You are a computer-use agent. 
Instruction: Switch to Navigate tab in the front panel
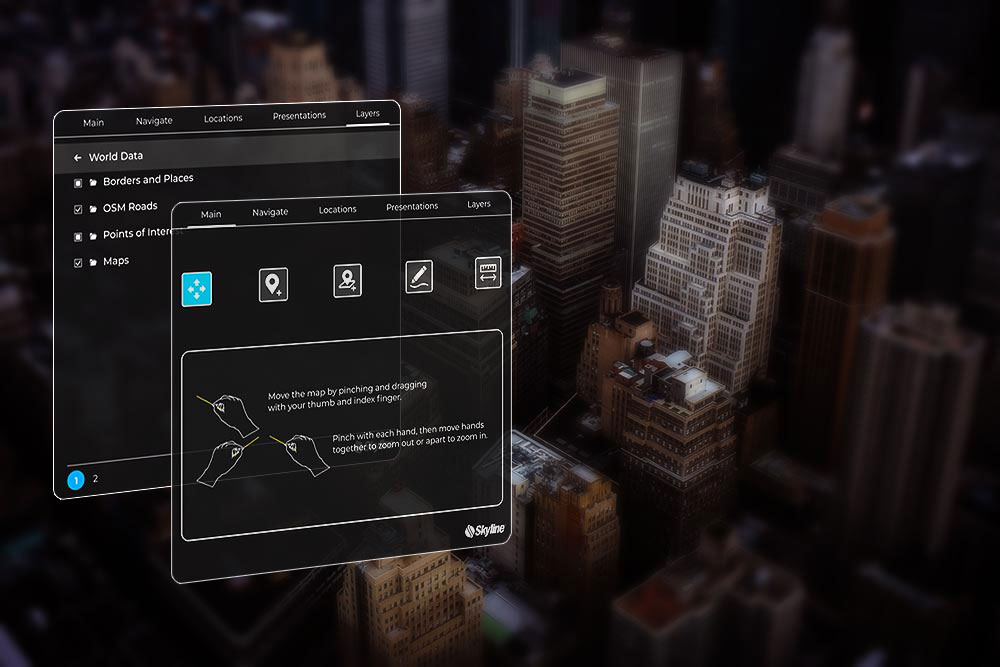coord(270,212)
